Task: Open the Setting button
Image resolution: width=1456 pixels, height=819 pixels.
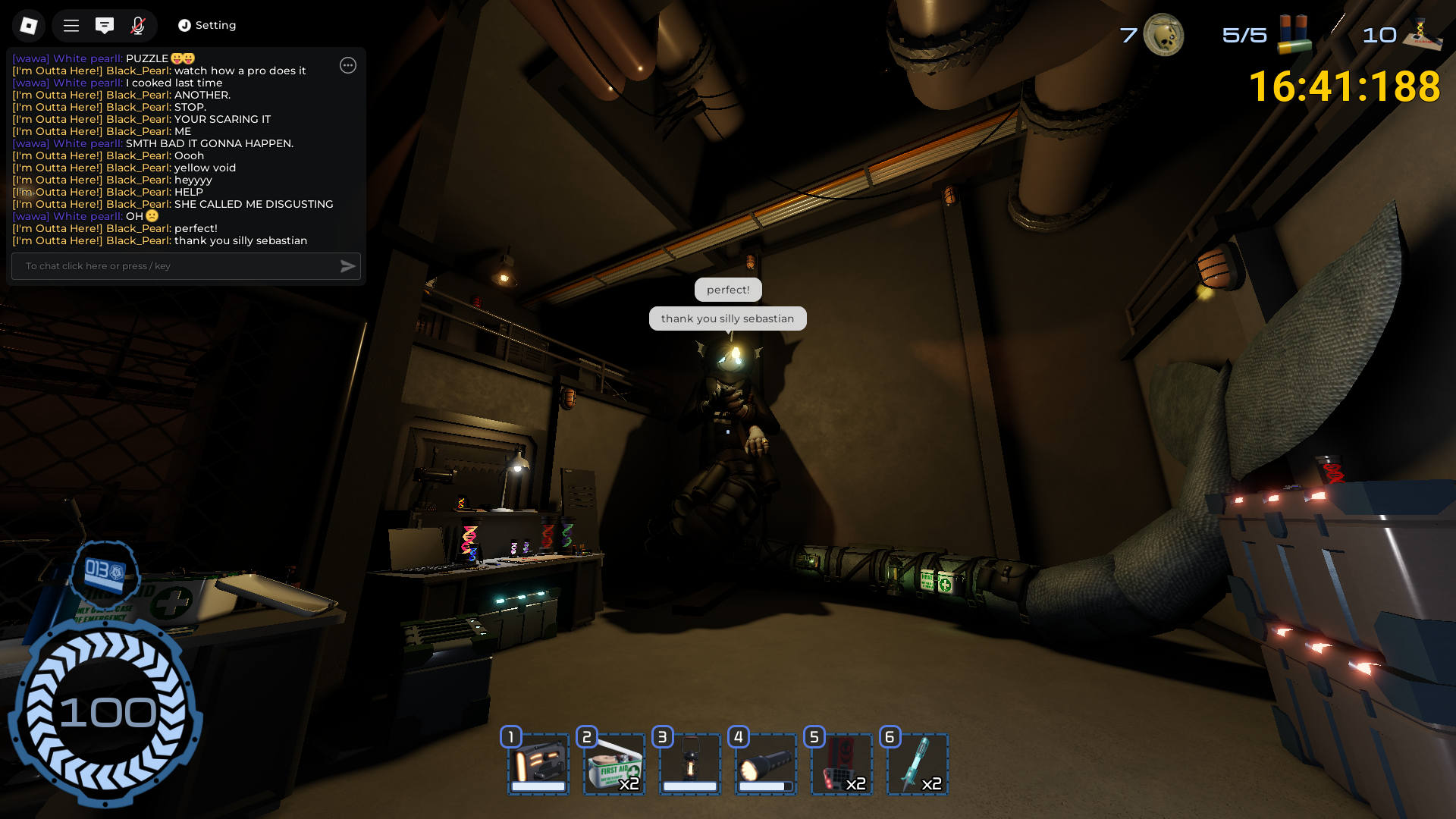Action: (207, 26)
